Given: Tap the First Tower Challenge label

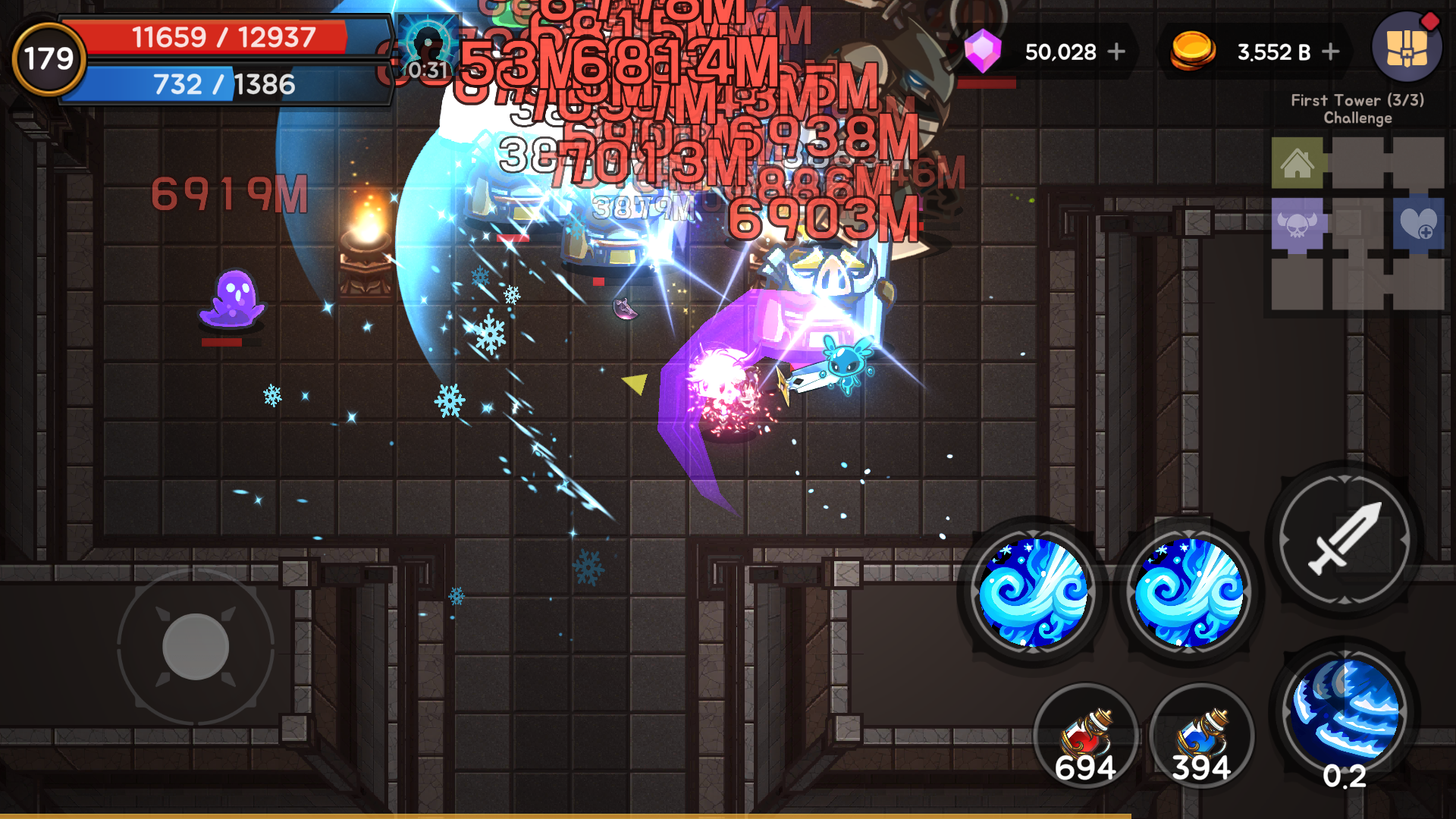Looking at the screenshot, I should tap(1357, 108).
